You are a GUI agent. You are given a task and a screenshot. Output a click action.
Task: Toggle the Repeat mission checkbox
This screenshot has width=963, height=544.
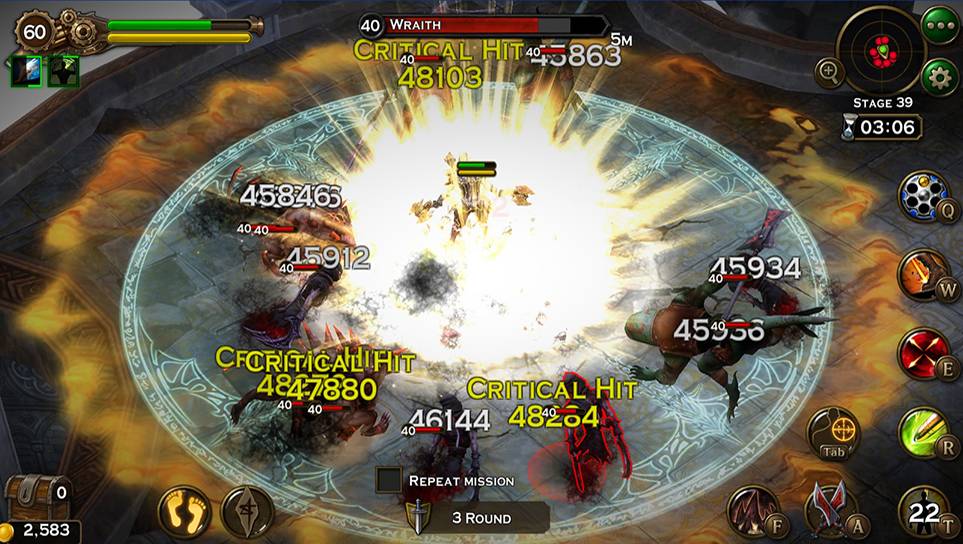(389, 480)
